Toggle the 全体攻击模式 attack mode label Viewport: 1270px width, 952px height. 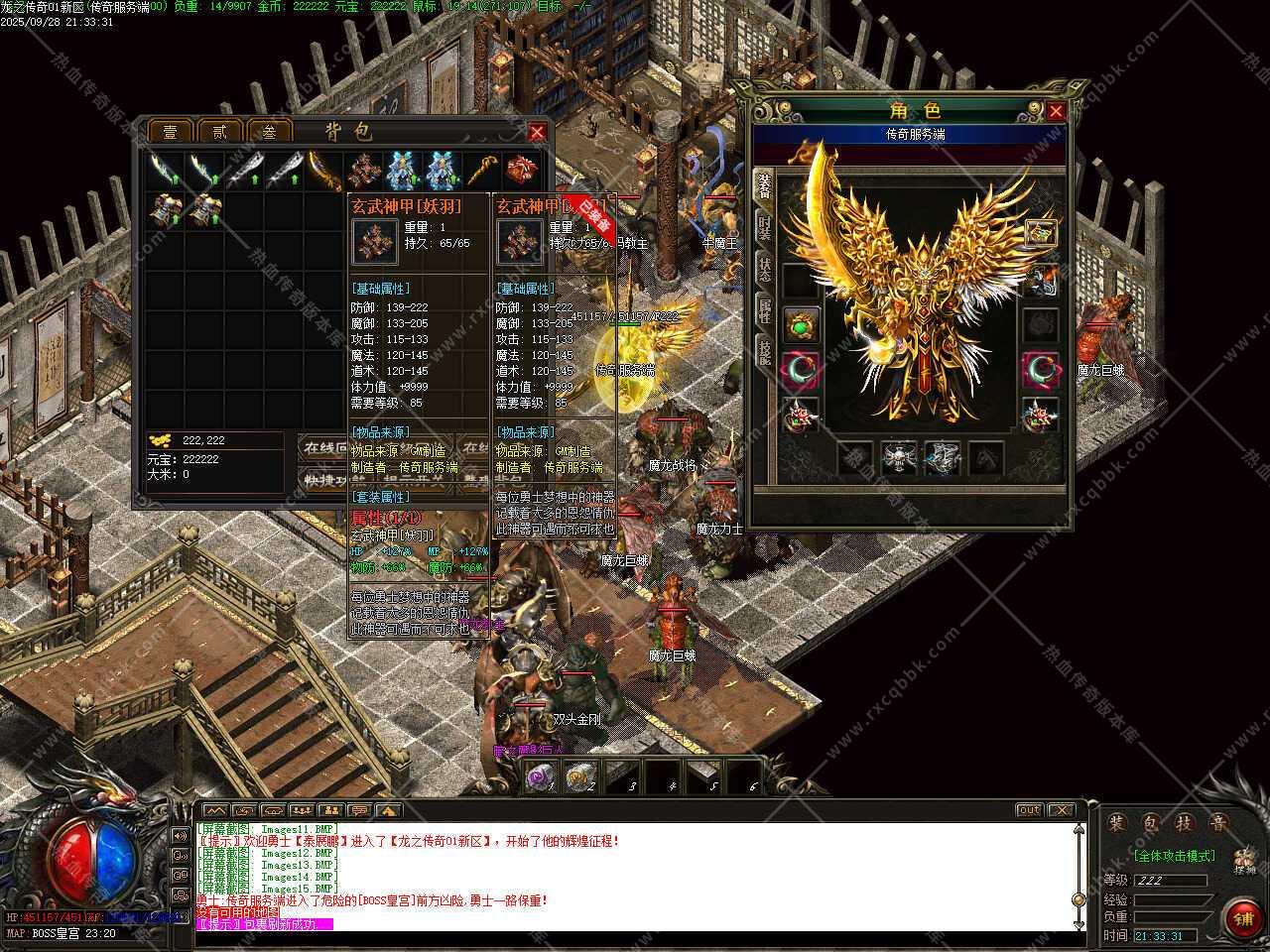1175,855
